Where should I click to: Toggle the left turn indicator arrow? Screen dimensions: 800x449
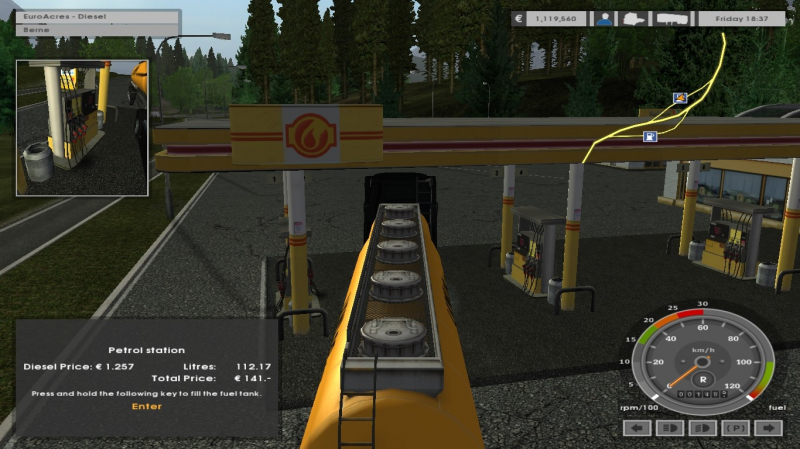[637, 428]
